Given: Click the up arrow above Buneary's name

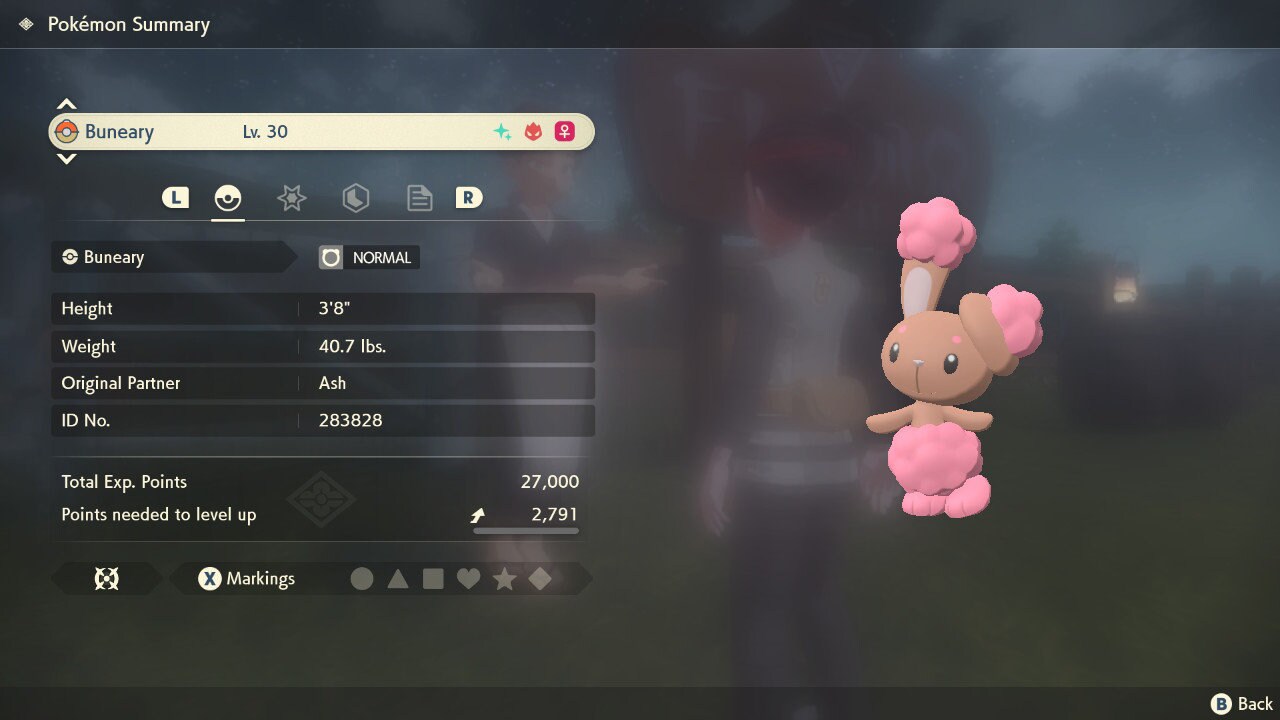Looking at the screenshot, I should tap(66, 102).
